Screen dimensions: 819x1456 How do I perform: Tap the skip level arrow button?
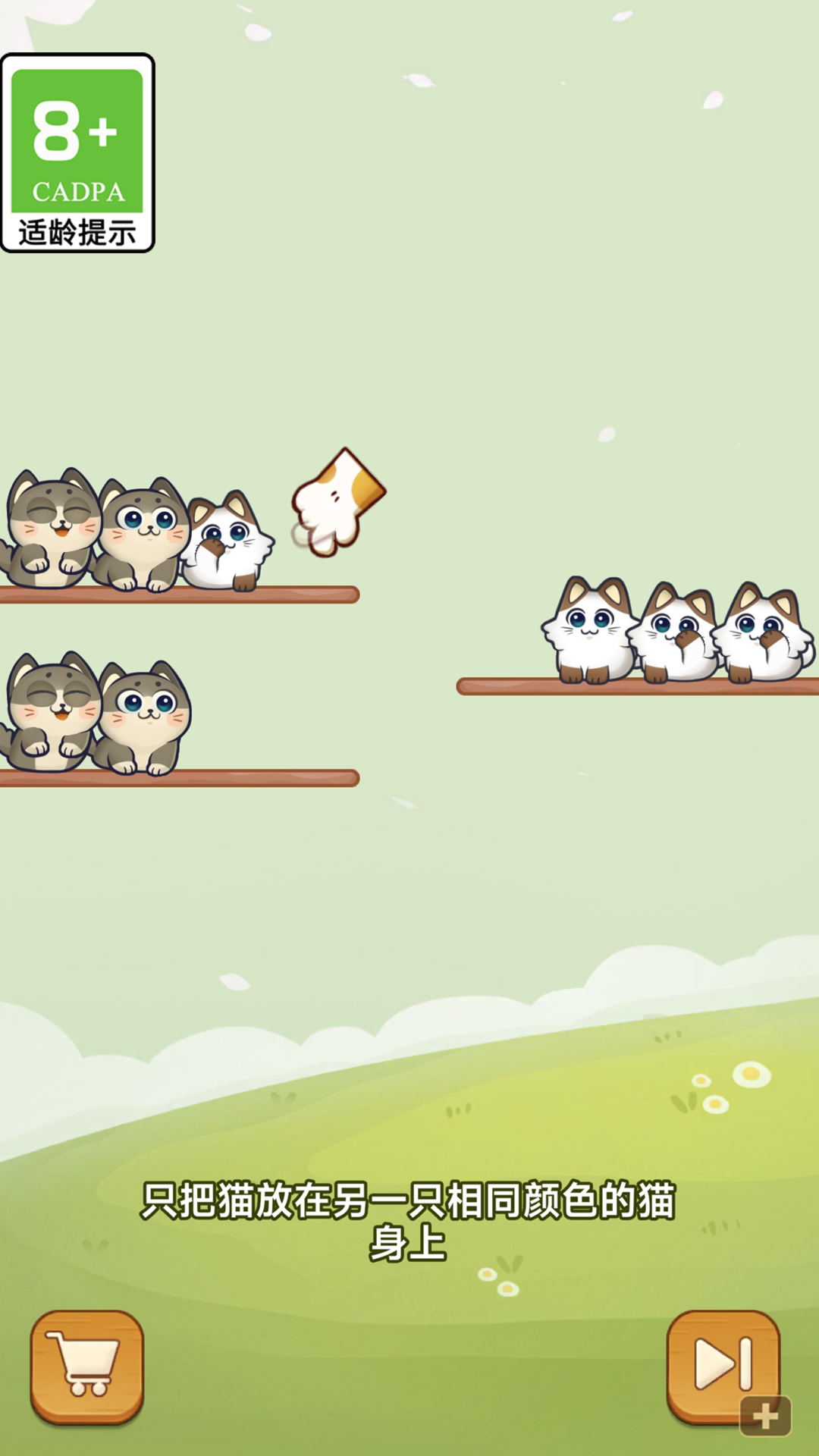tap(723, 1366)
